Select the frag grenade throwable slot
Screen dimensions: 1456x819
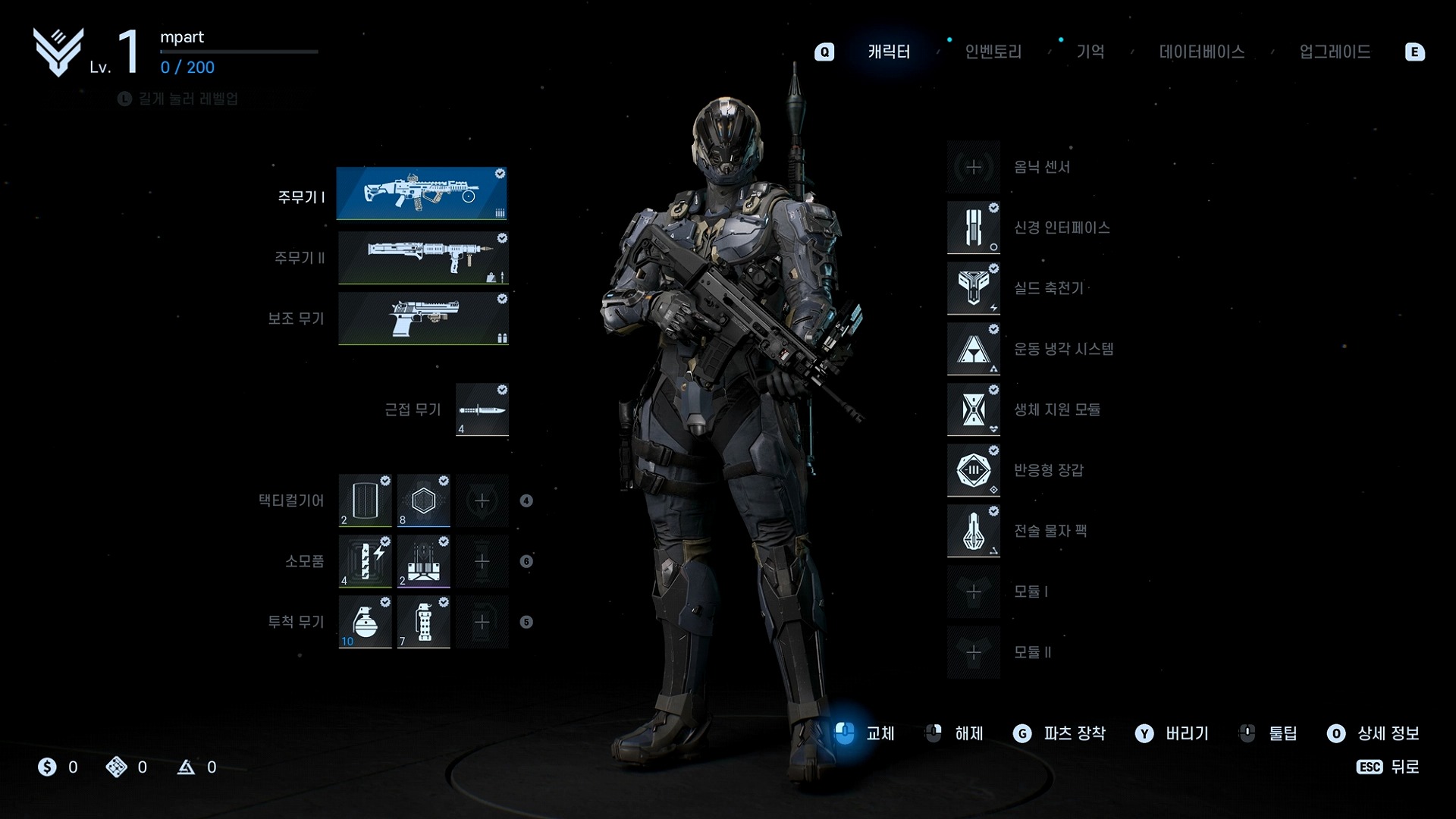tap(365, 622)
